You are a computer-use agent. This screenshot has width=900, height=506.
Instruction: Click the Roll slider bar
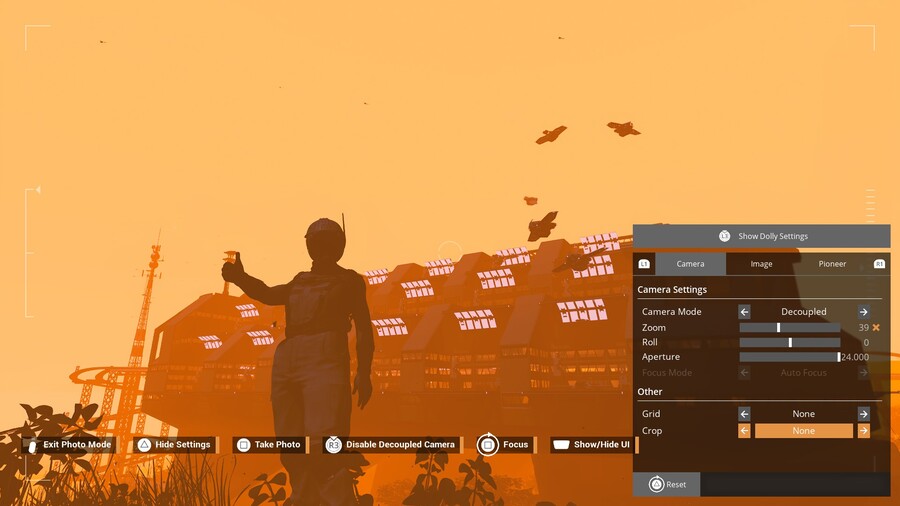point(789,343)
